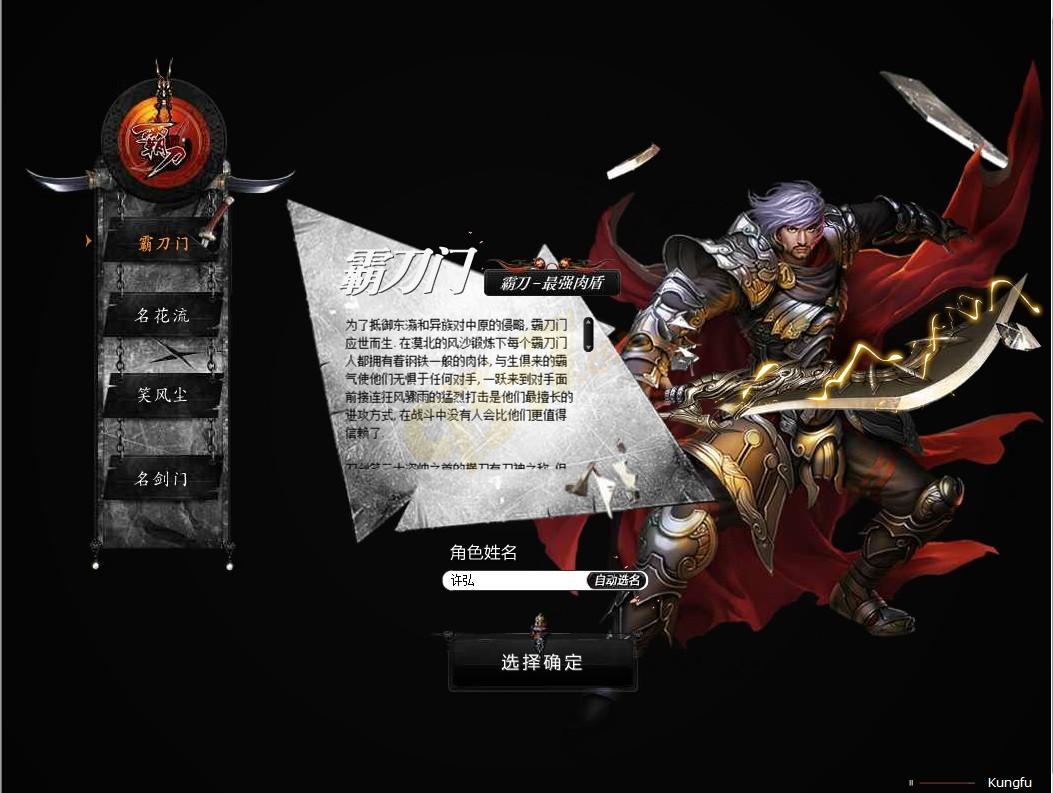Confirm selection with 选择确定 button
The image size is (1053, 793).
541,663
